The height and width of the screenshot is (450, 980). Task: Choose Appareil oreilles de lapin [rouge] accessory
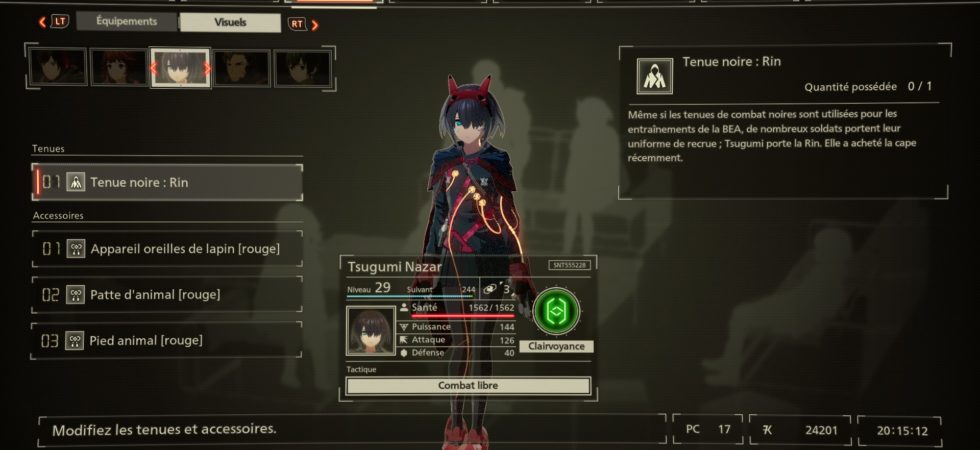pos(168,248)
